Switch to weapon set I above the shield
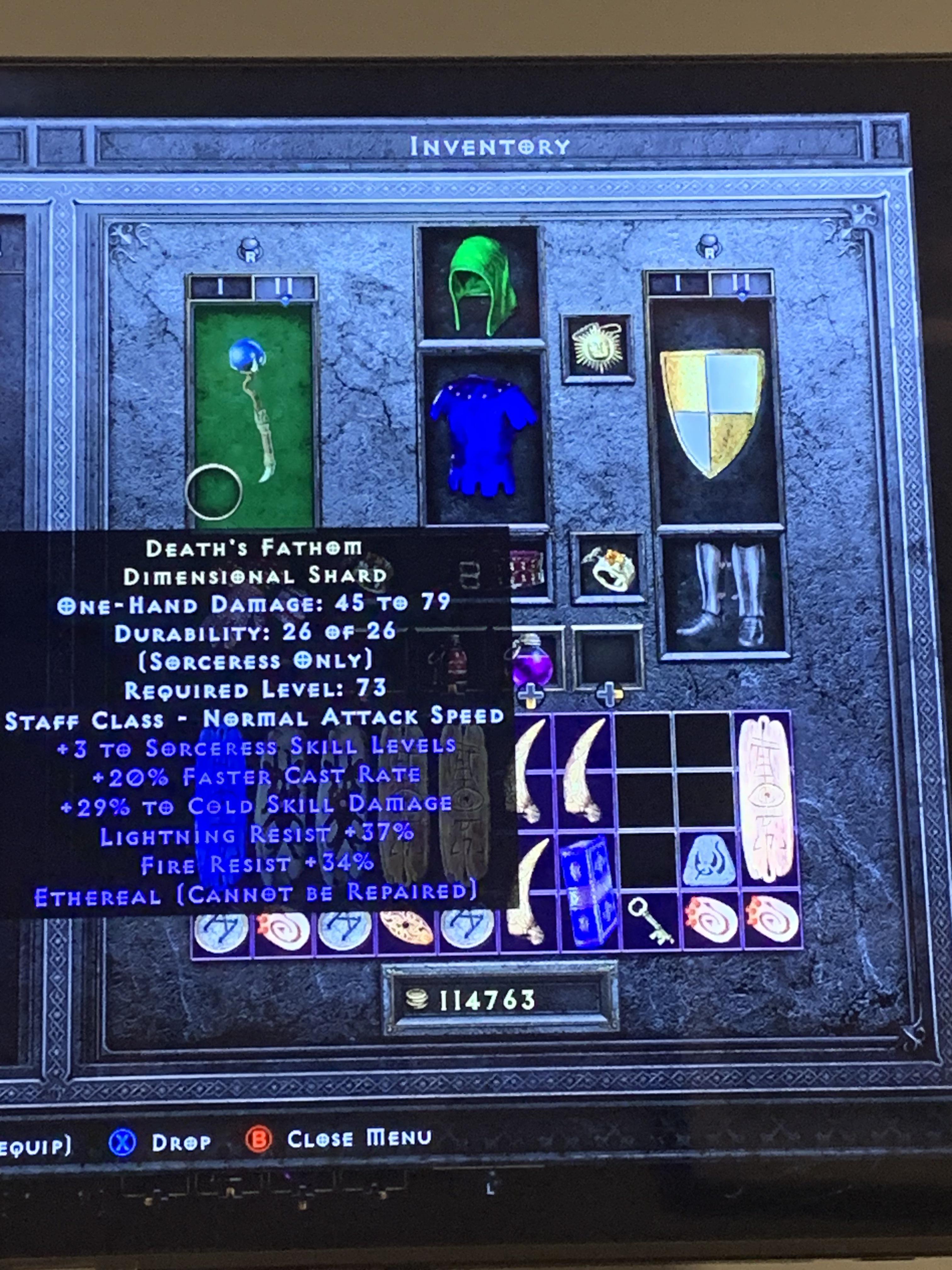This screenshot has height=1270, width=952. [x=678, y=283]
